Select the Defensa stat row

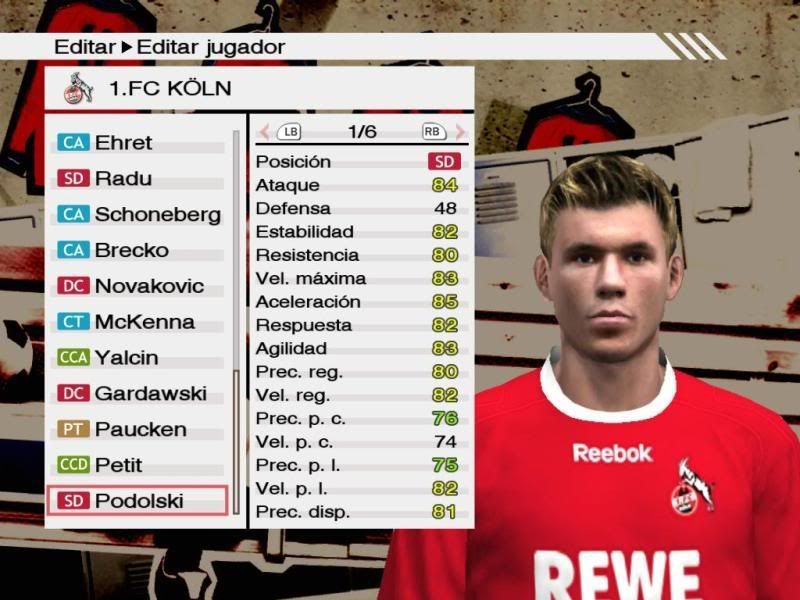358,209
